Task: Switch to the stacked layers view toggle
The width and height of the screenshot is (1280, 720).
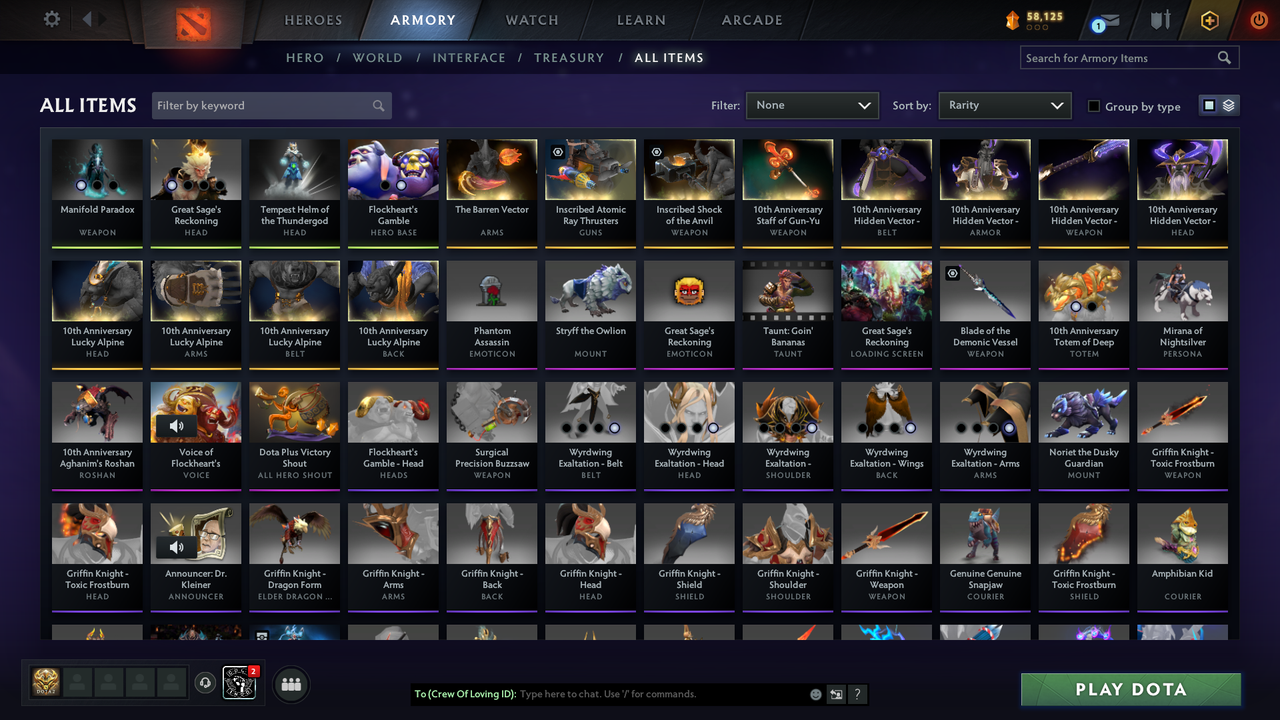Action: (x=1227, y=104)
